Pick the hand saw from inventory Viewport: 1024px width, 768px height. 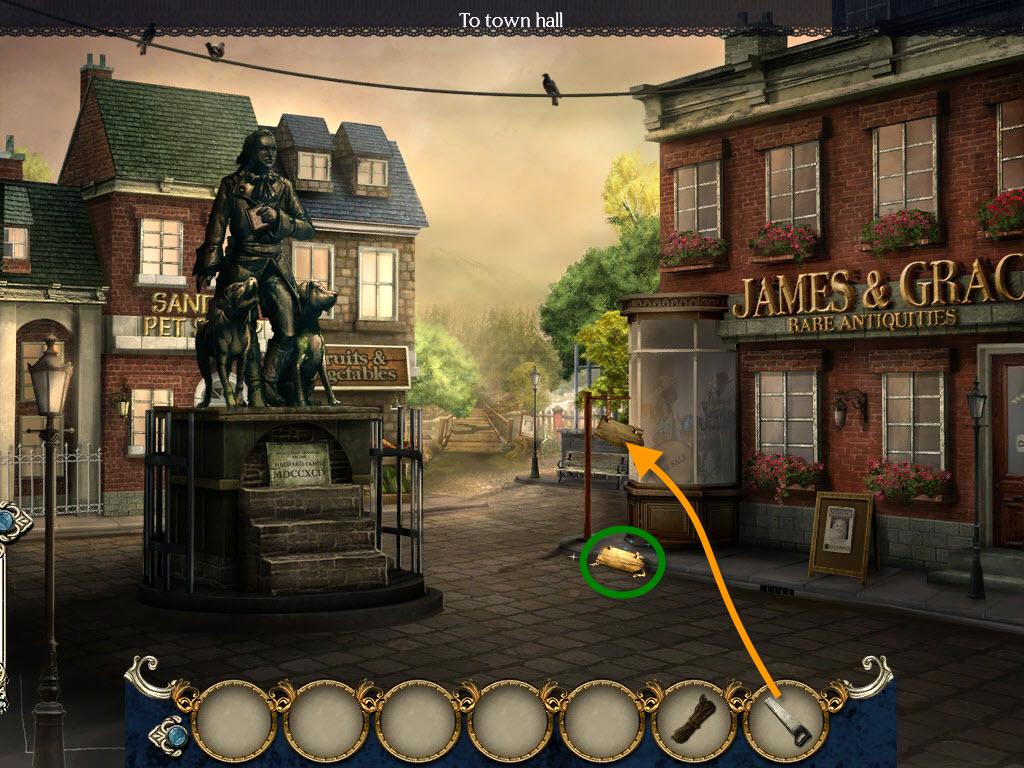point(785,719)
